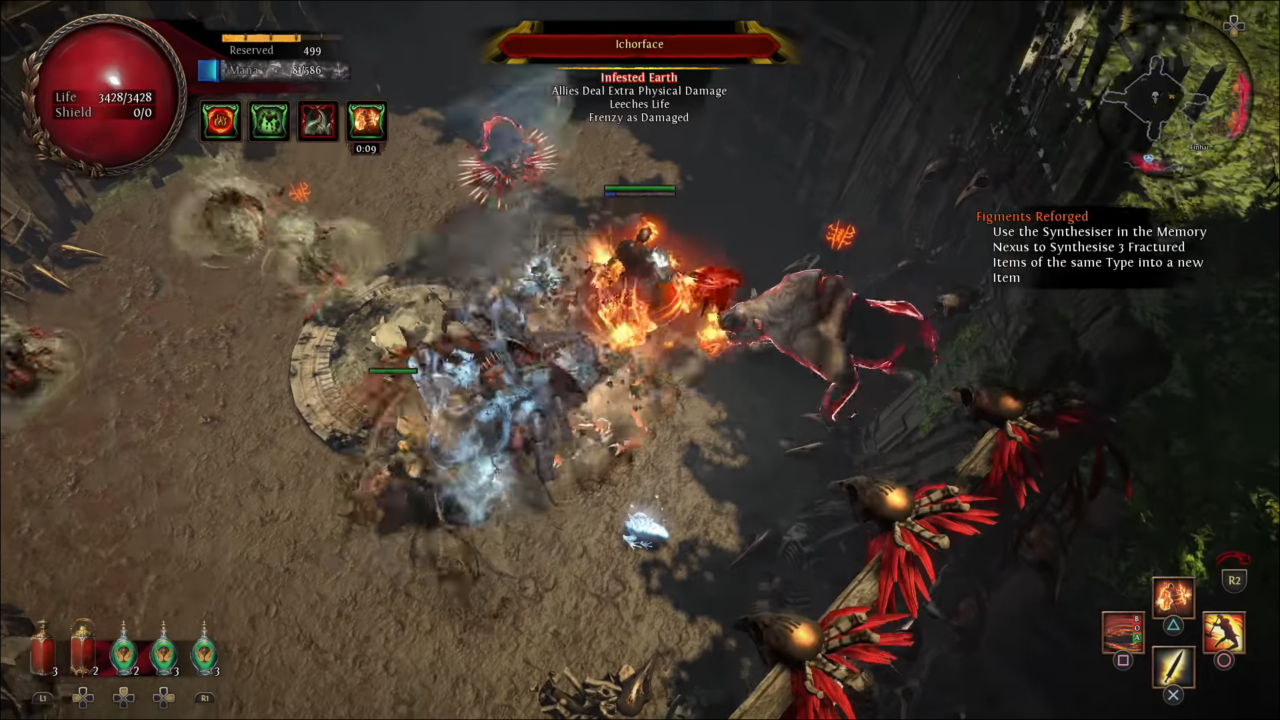
Task: Select the red-bordered frenzy debuff icon
Action: 317,120
